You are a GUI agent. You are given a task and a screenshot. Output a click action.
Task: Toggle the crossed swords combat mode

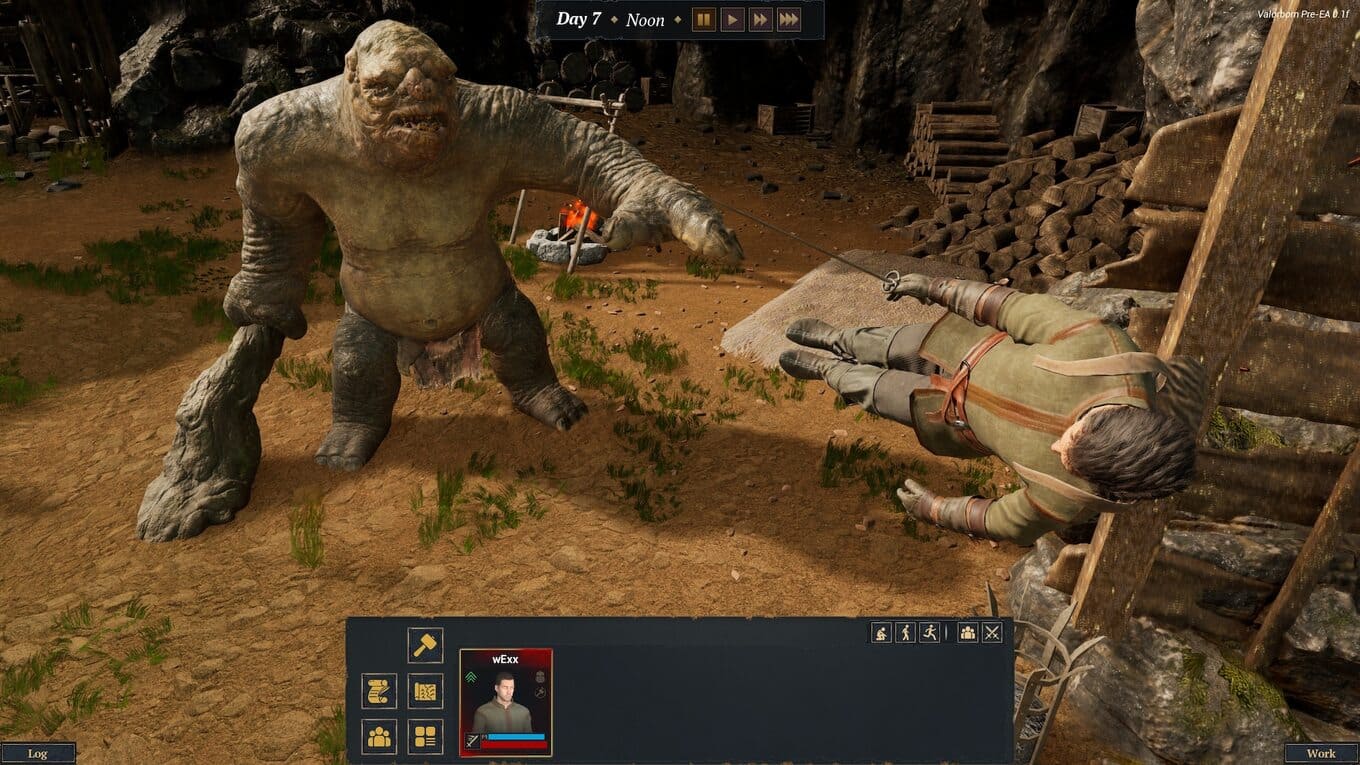click(x=992, y=632)
